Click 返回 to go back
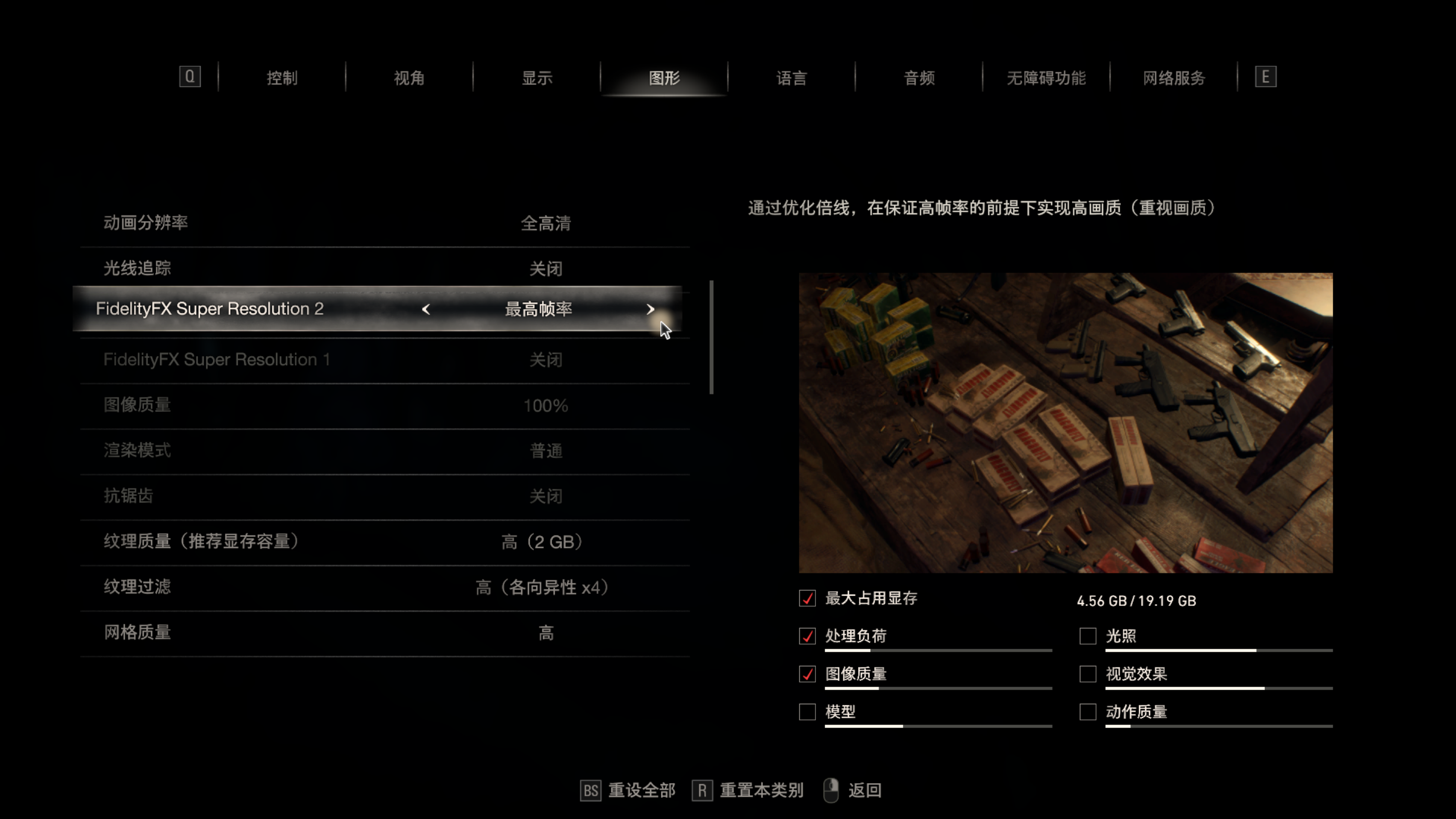This screenshot has width=1456, height=819. (x=863, y=790)
